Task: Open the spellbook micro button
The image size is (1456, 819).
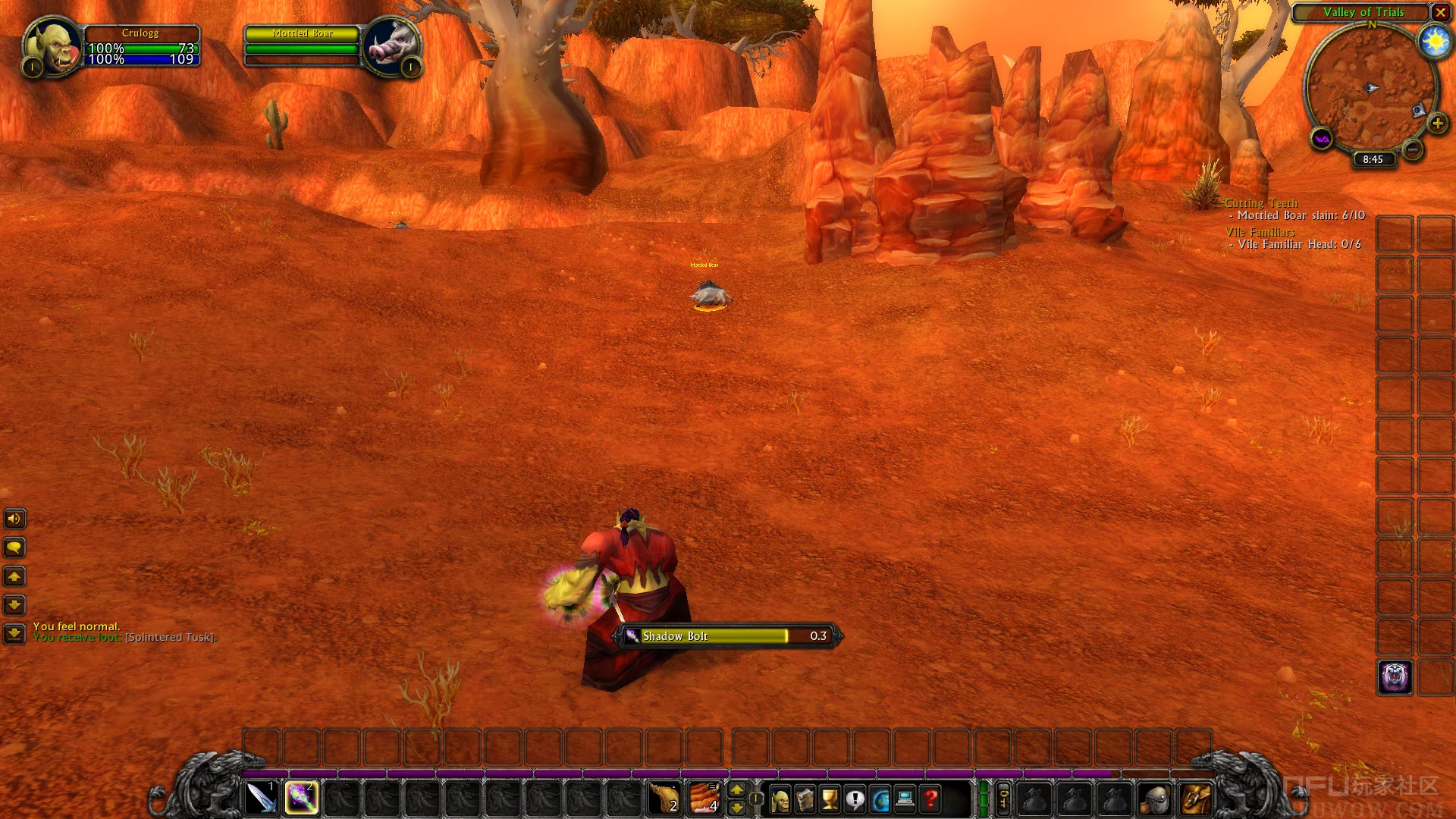Action: (805, 799)
